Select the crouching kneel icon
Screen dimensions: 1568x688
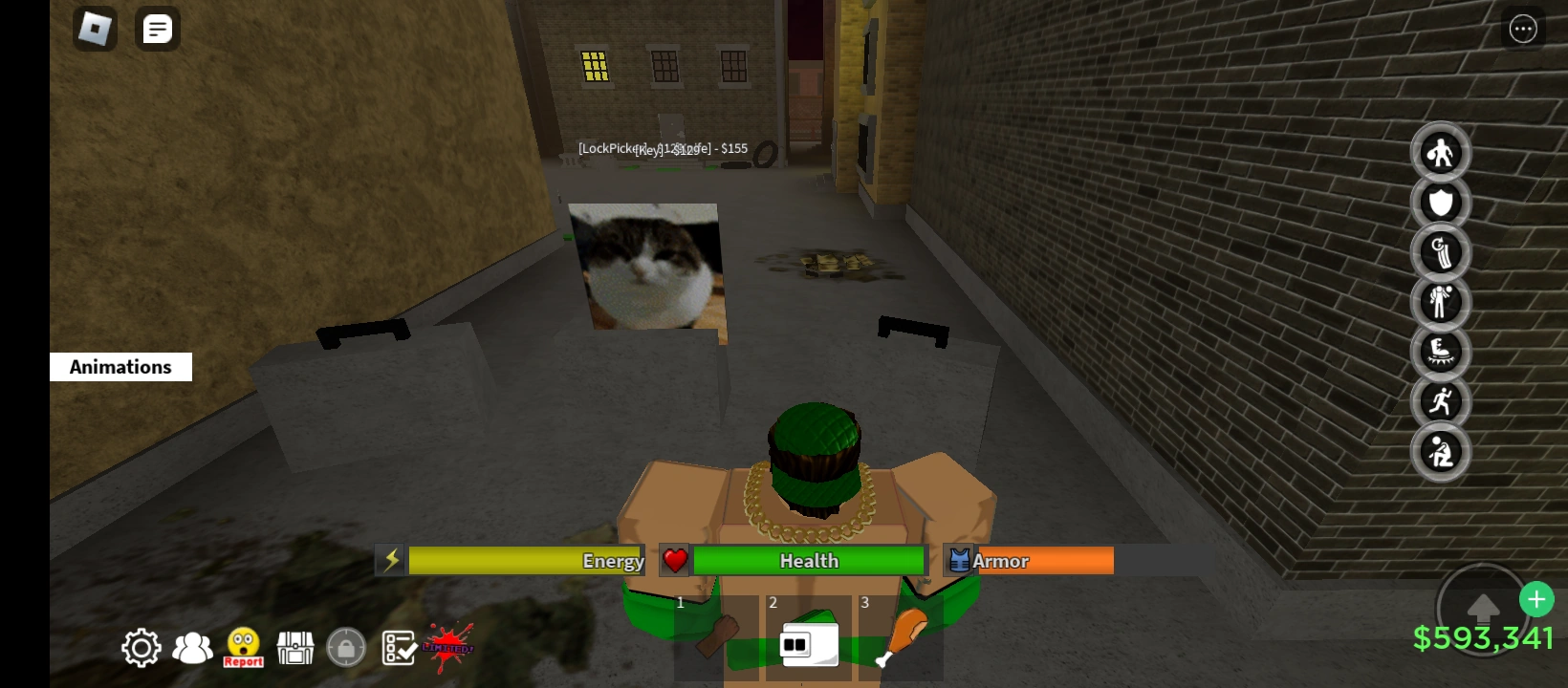pos(1441,452)
